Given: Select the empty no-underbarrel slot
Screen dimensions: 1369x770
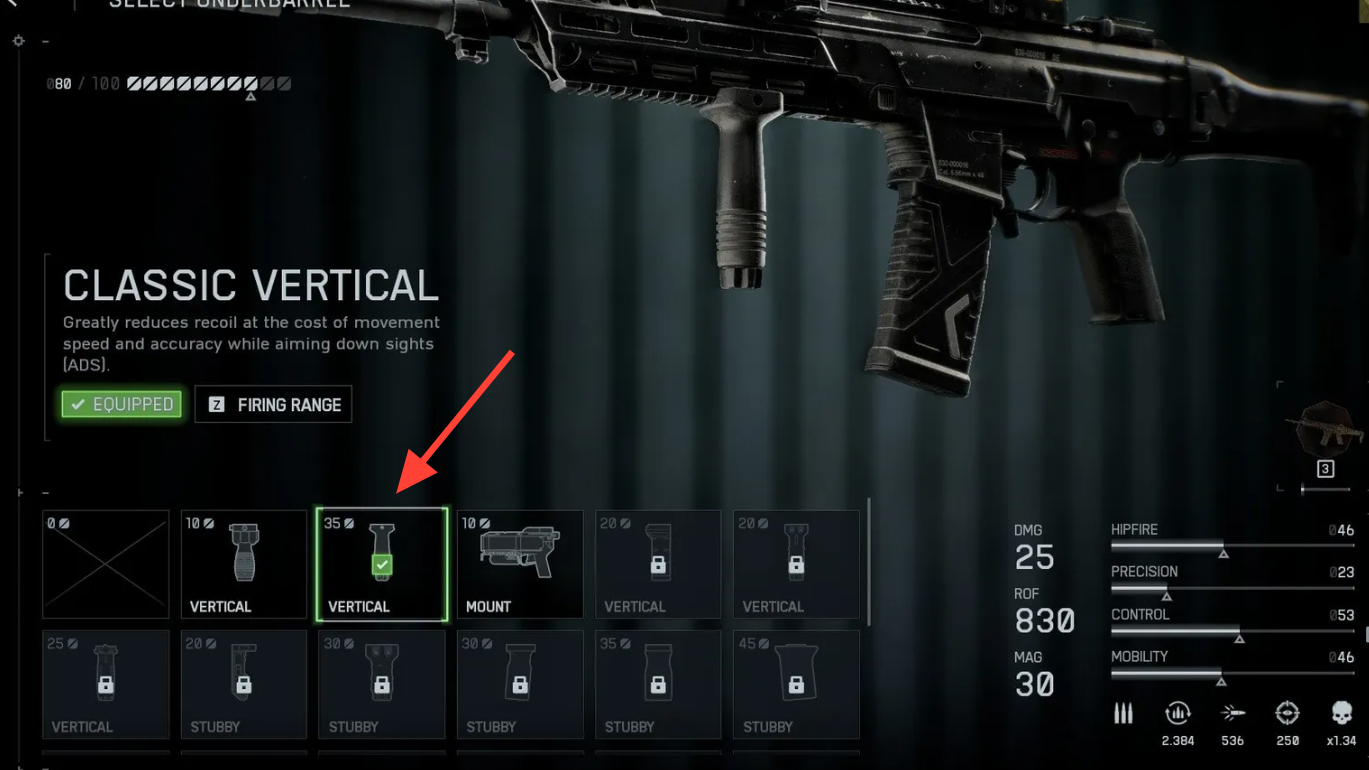Looking at the screenshot, I should pyautogui.click(x=106, y=565).
